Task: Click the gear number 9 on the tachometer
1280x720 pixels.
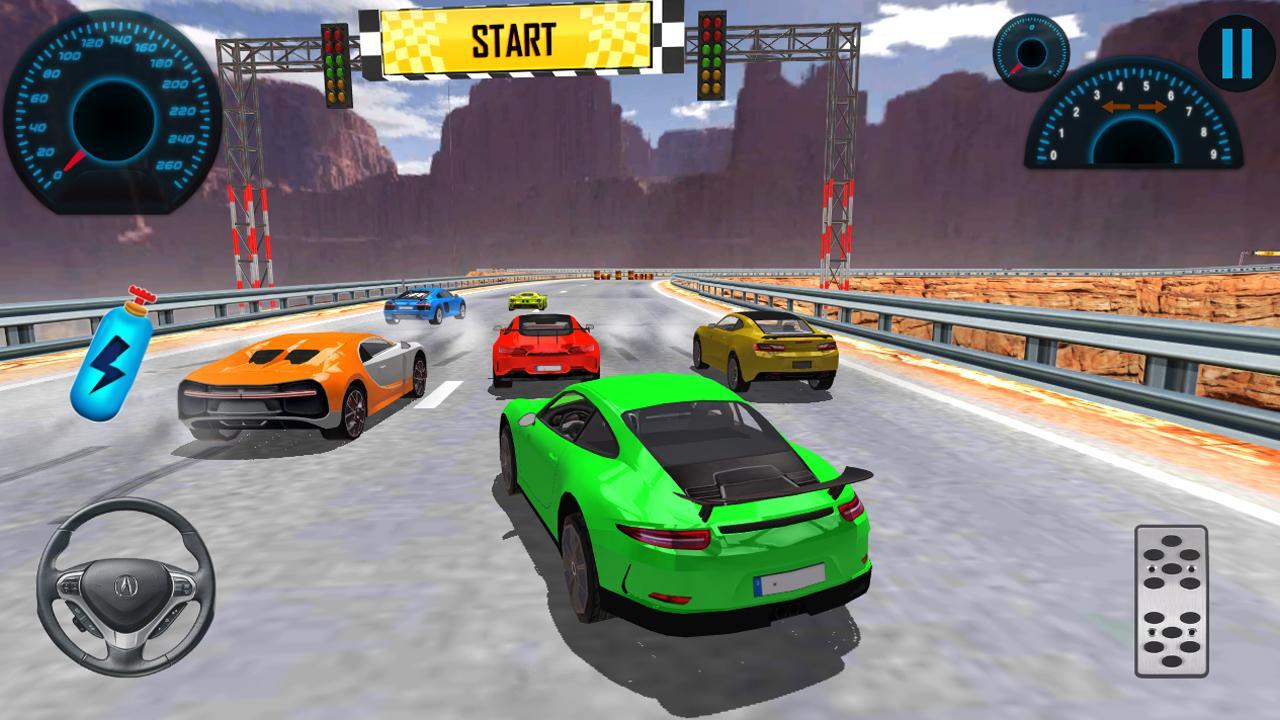Action: pos(1214,154)
